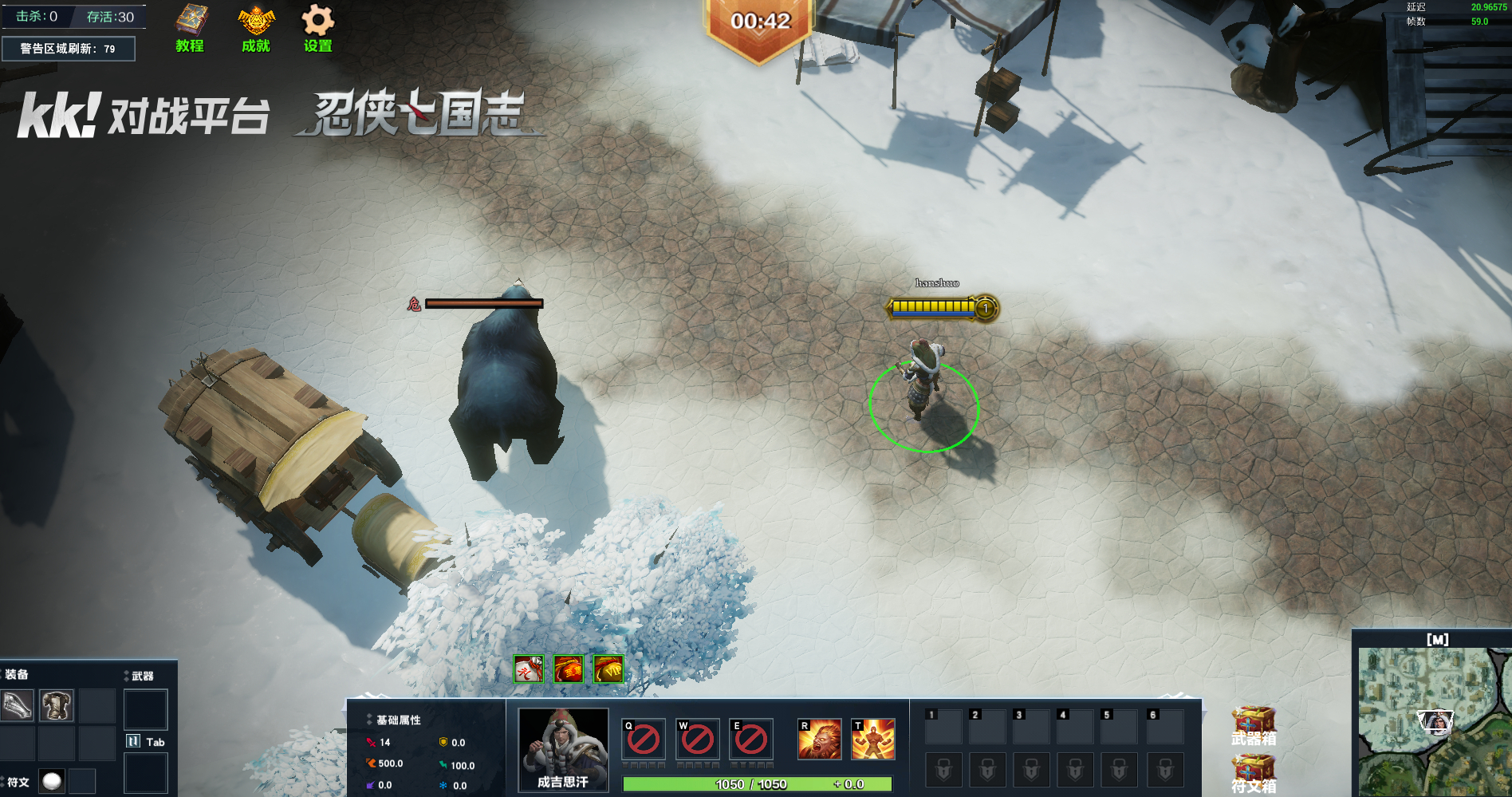Select item slot number 1

click(x=943, y=726)
